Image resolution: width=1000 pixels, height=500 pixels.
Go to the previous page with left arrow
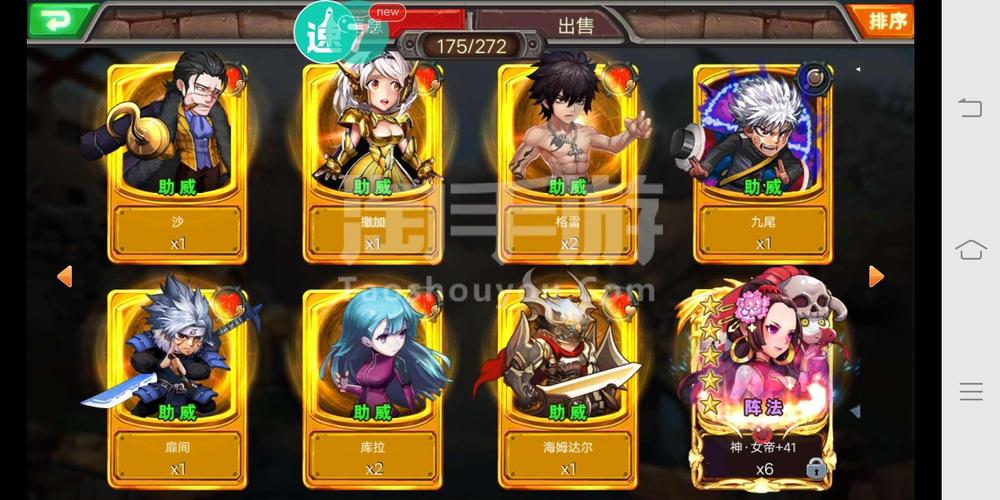click(65, 276)
